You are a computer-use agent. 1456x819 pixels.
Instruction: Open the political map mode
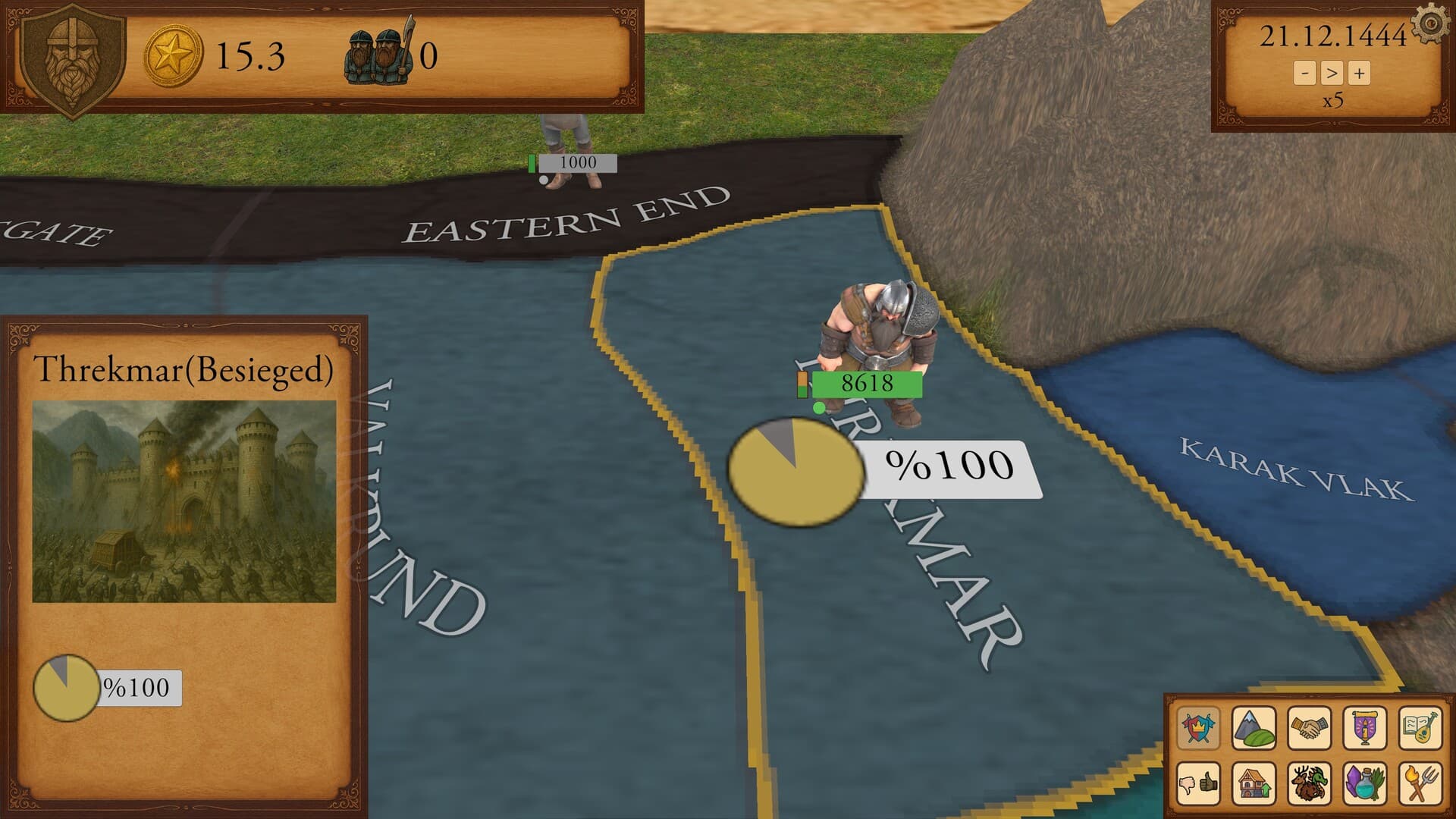point(1198,728)
